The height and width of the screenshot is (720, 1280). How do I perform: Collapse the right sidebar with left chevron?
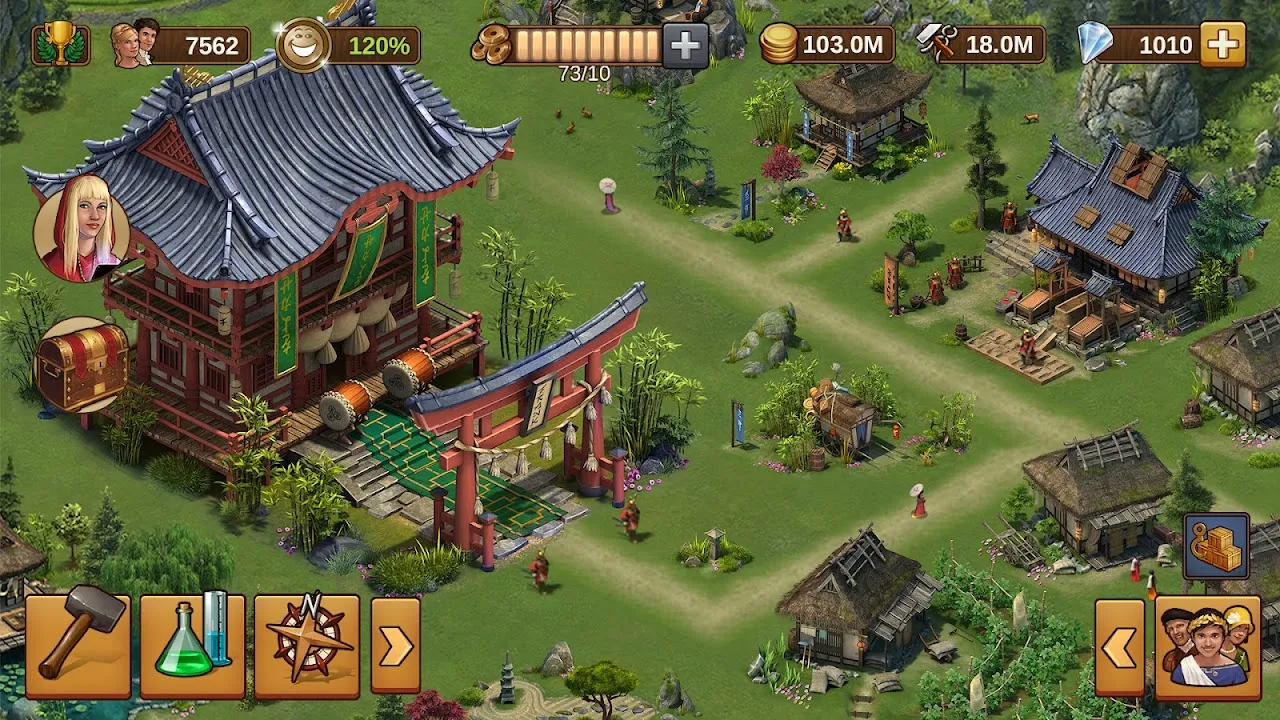(1122, 648)
